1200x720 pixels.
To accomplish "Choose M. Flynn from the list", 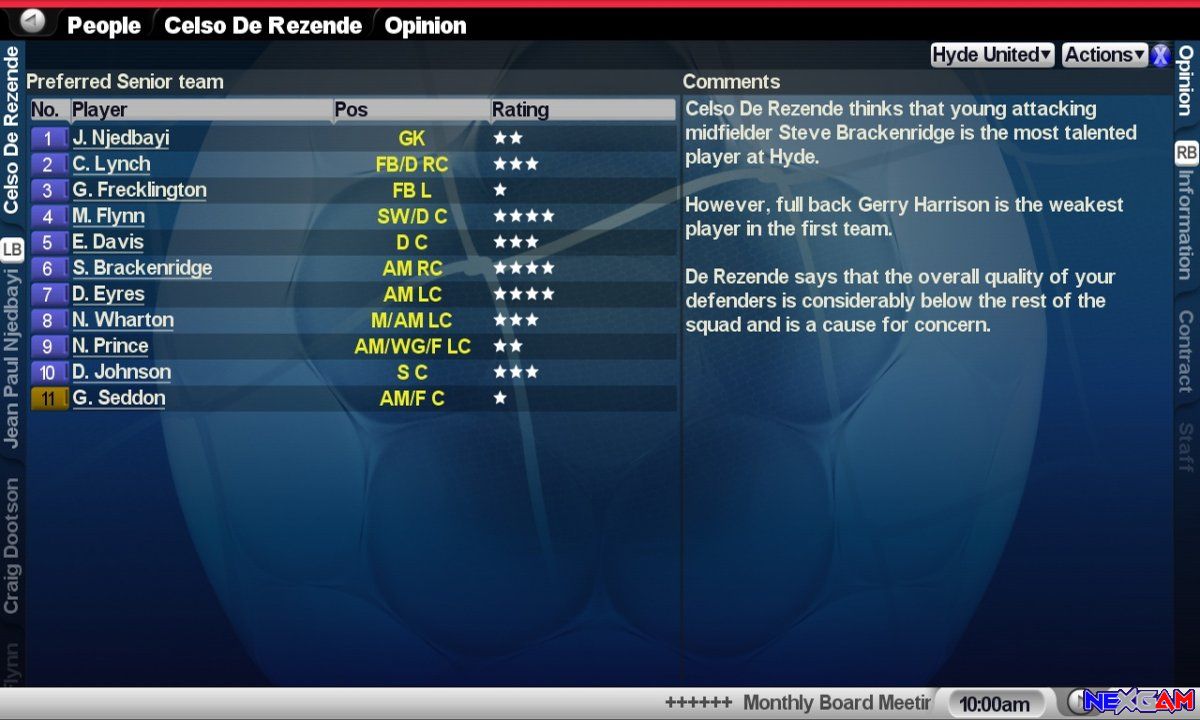I will pyautogui.click(x=108, y=216).
